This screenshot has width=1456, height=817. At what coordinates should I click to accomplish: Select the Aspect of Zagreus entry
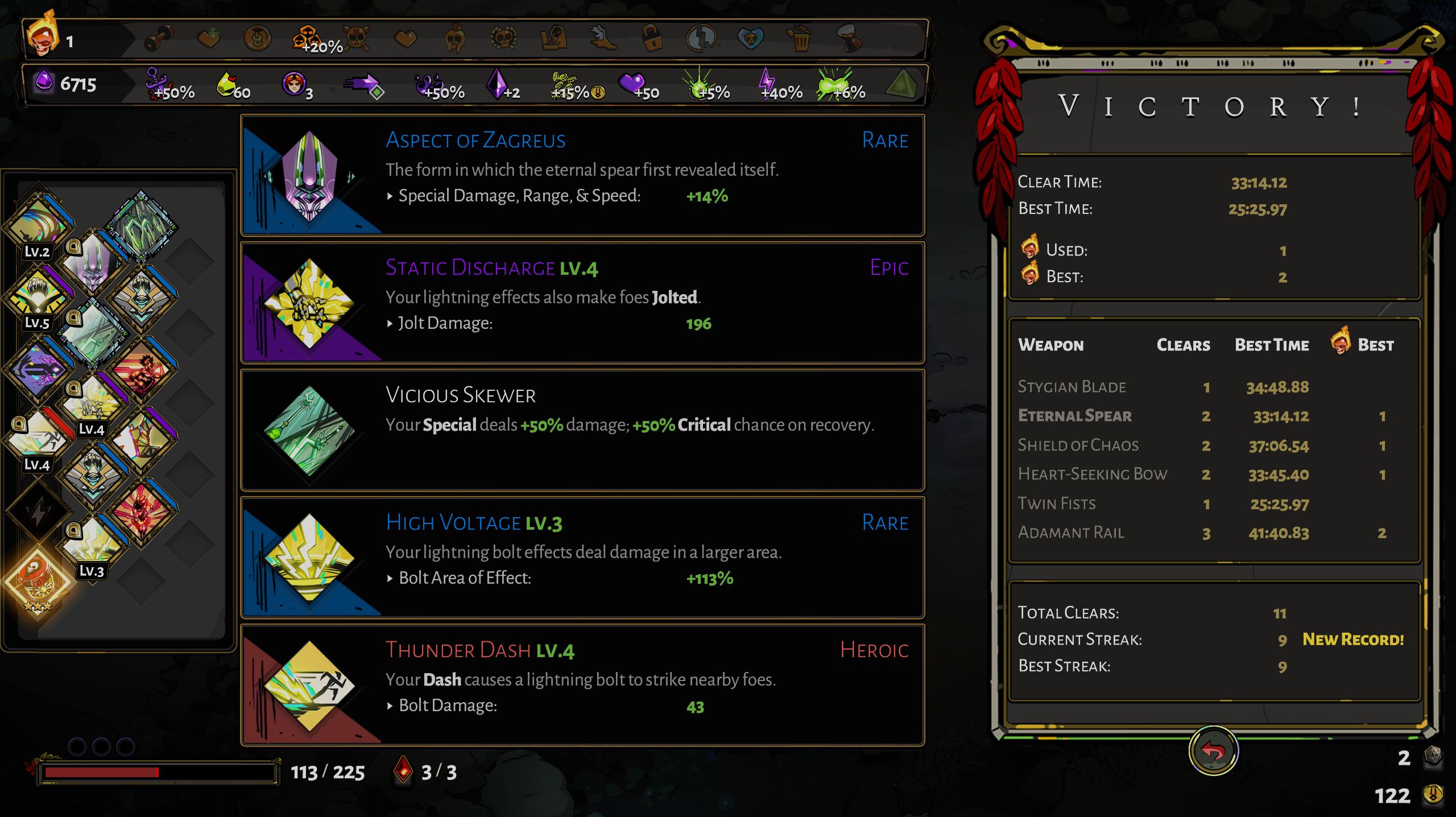click(x=582, y=175)
